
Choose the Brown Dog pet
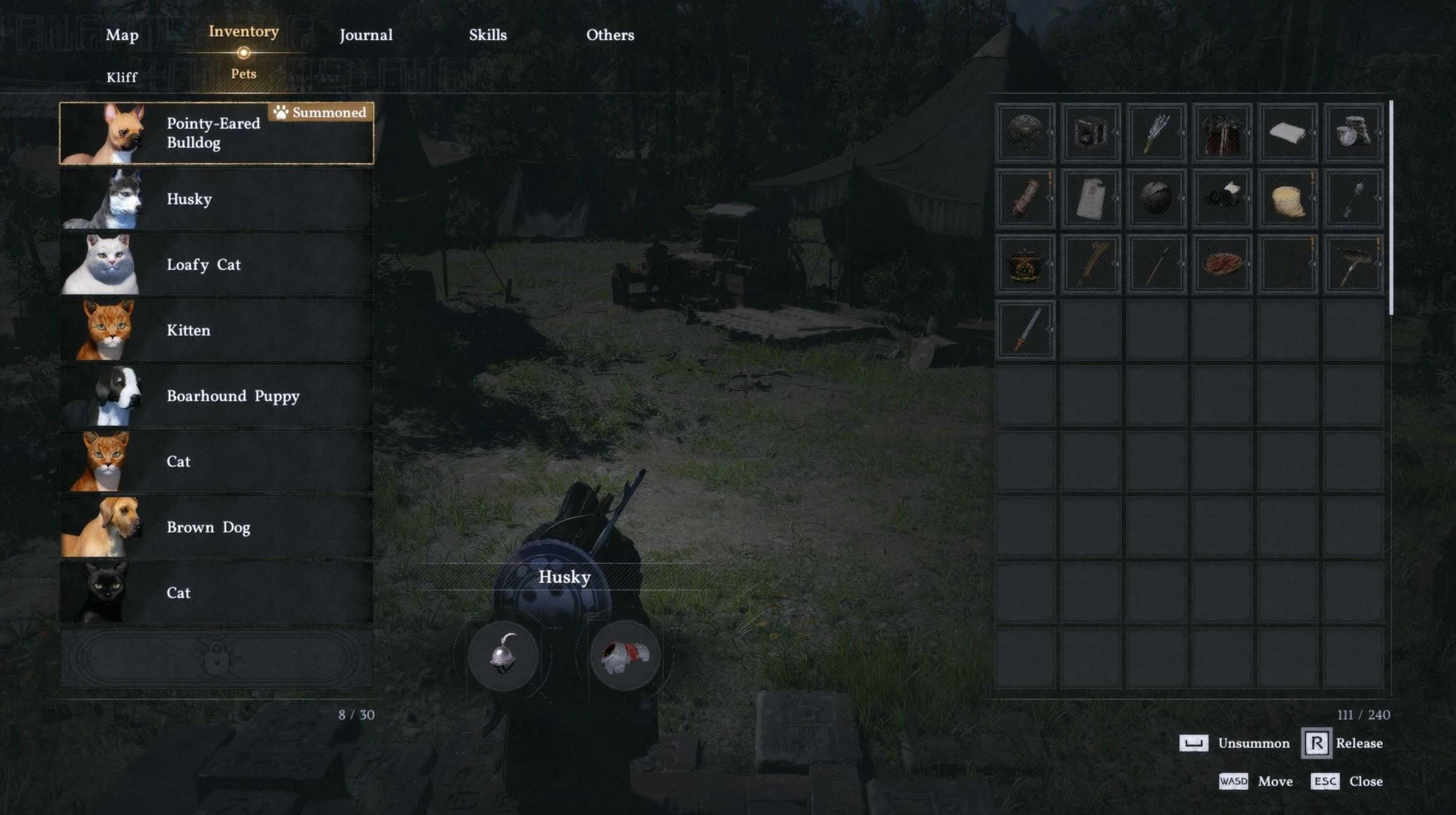tap(216, 527)
